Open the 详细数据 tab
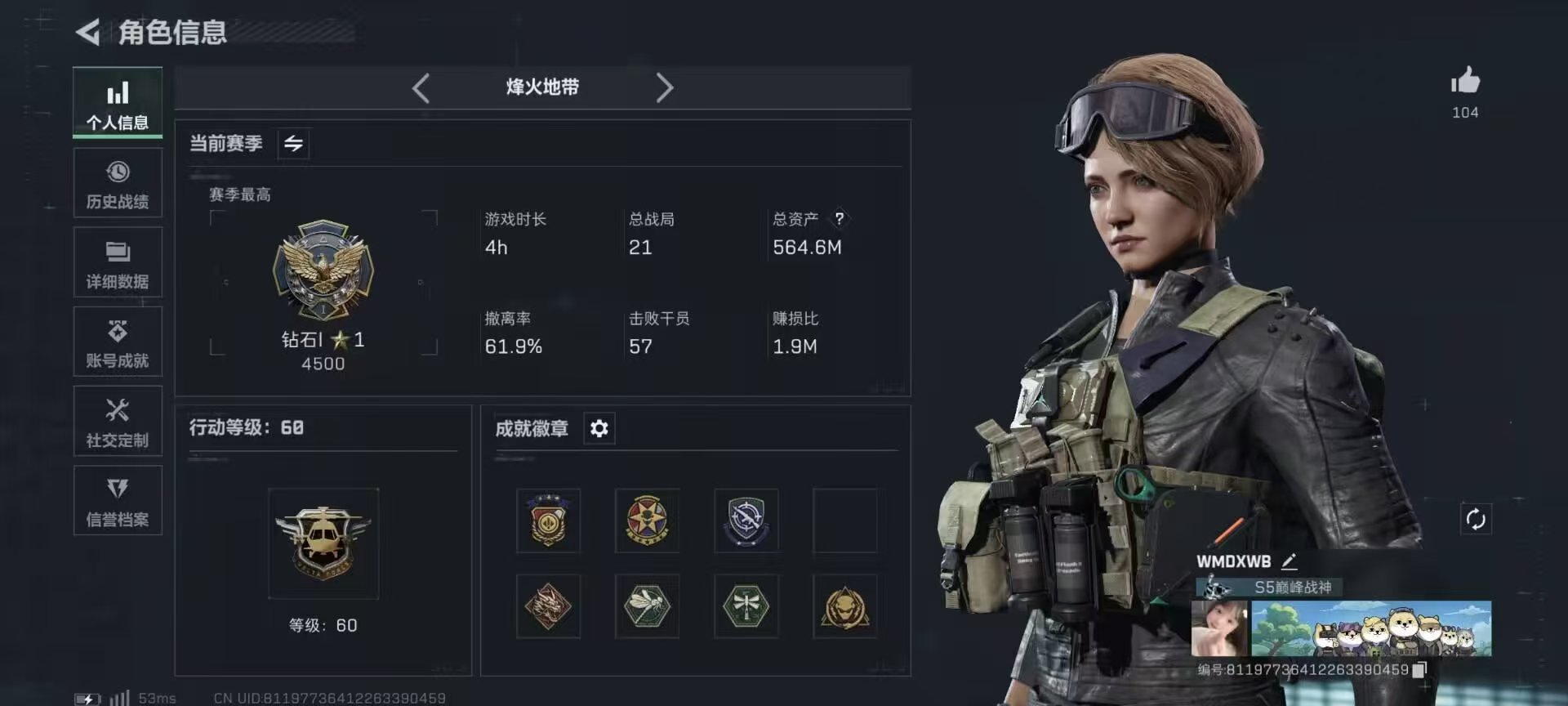The height and width of the screenshot is (706, 1568). [118, 263]
